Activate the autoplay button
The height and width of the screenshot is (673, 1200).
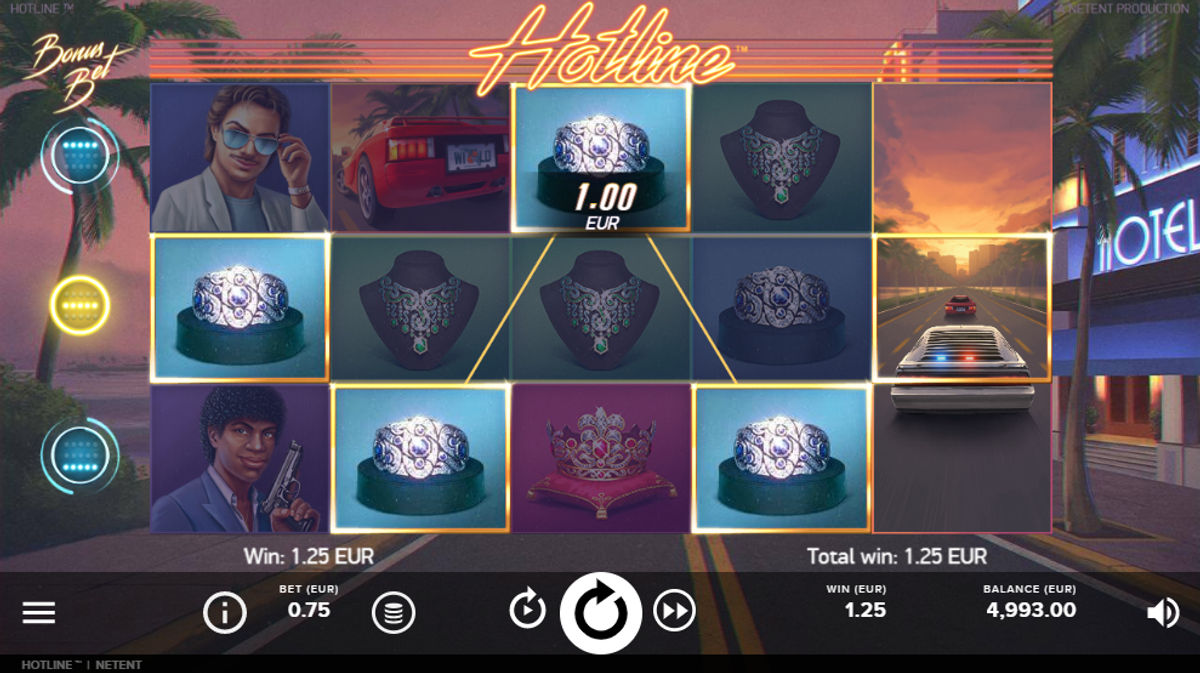point(527,609)
